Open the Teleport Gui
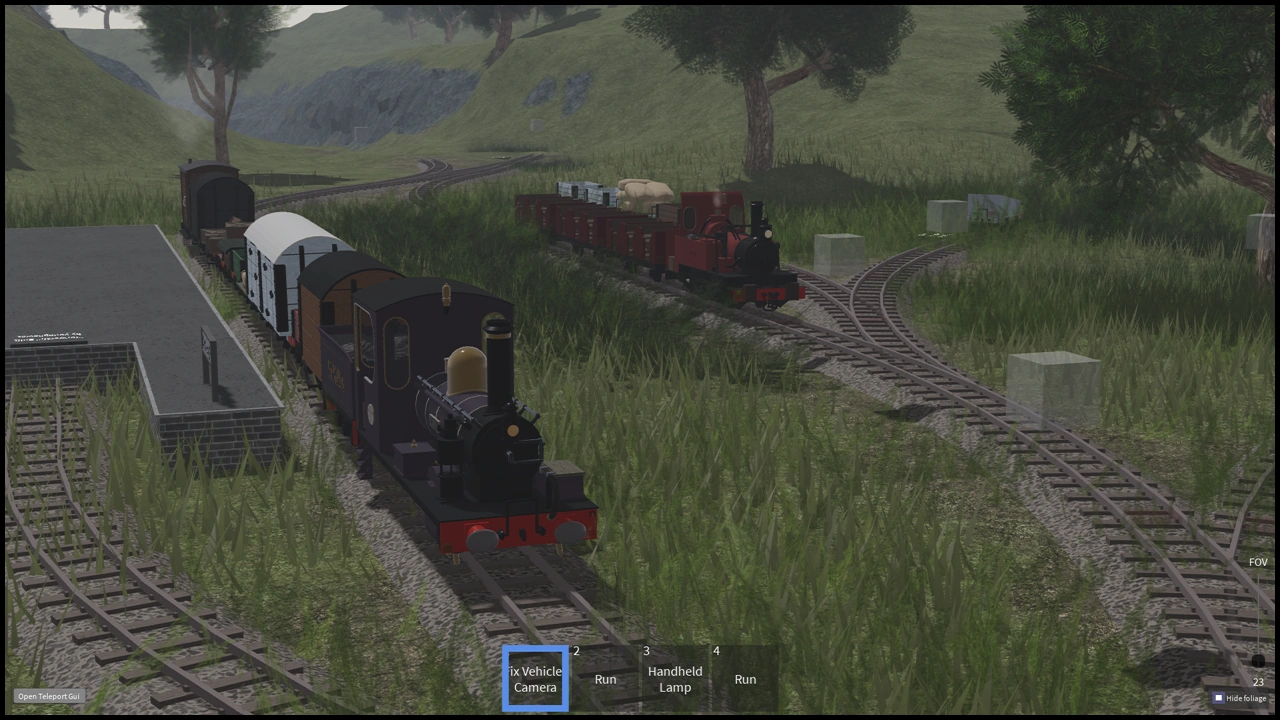Viewport: 1280px width, 720px height. (x=48, y=696)
